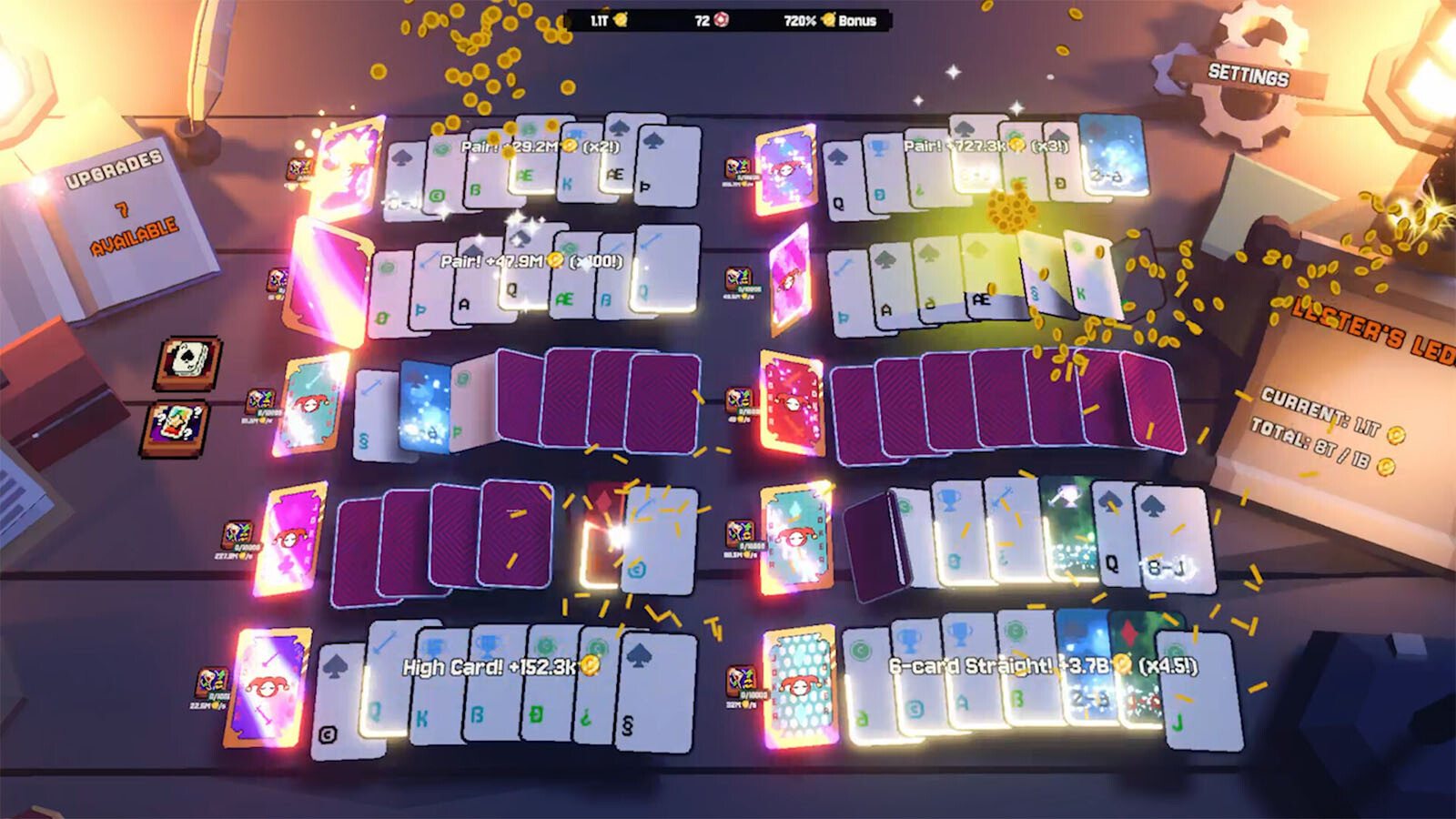
Task: Select small jester icon left of High Card row
Action: click(213, 681)
